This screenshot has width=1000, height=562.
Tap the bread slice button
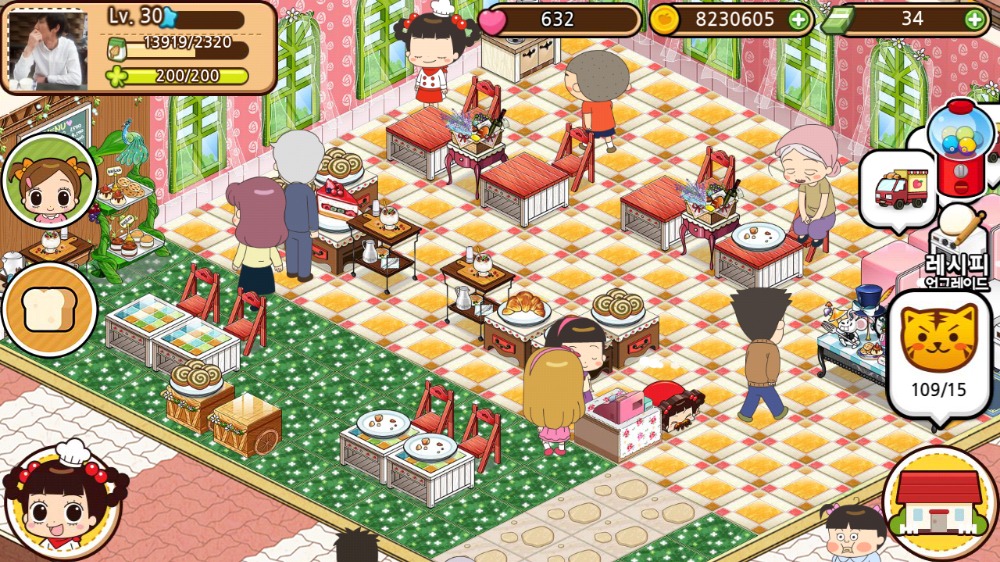point(49,310)
